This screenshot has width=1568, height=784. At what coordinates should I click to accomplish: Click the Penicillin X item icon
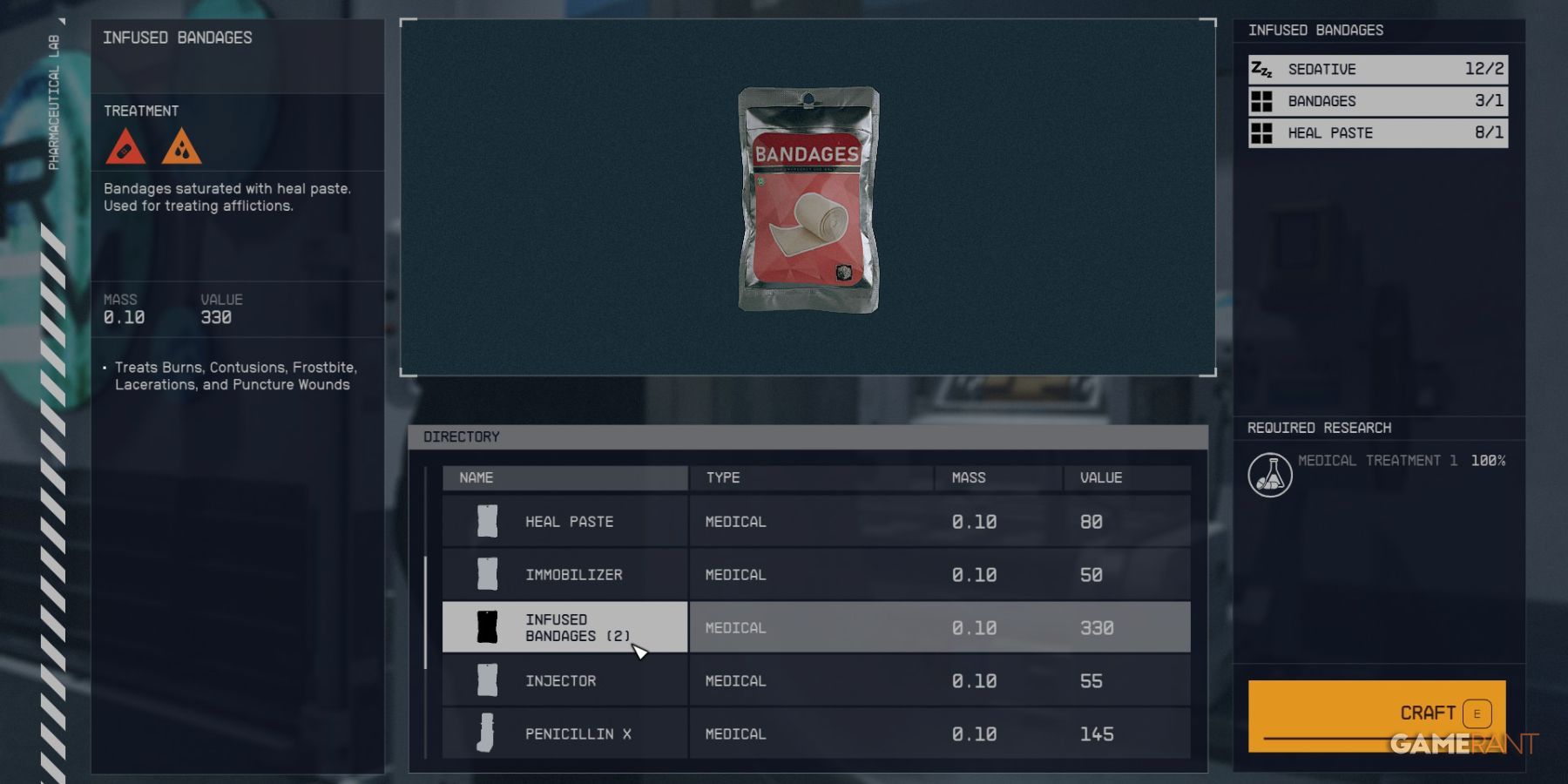click(x=488, y=733)
